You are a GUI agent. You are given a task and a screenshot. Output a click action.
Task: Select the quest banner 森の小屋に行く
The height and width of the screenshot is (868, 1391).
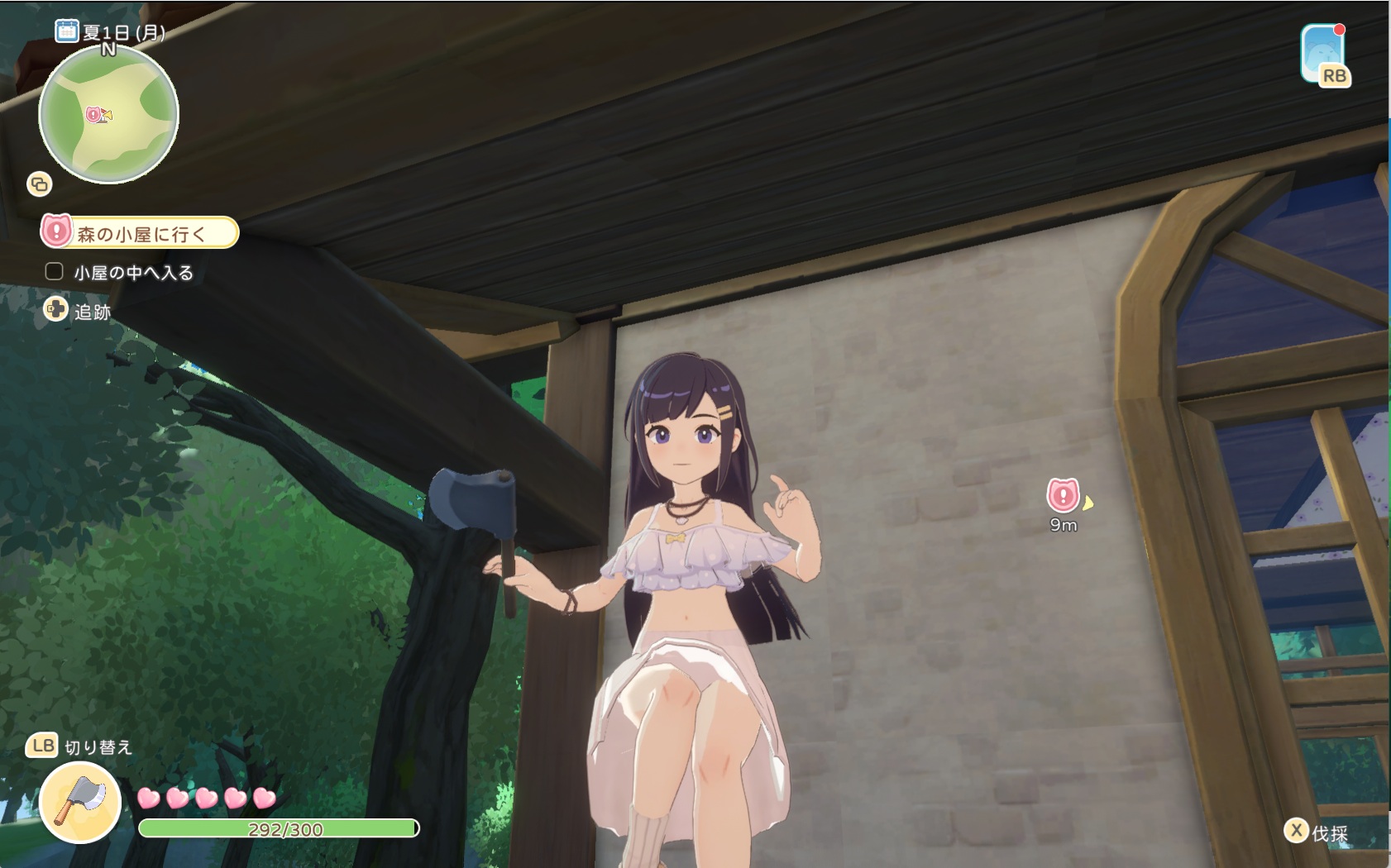tap(140, 233)
